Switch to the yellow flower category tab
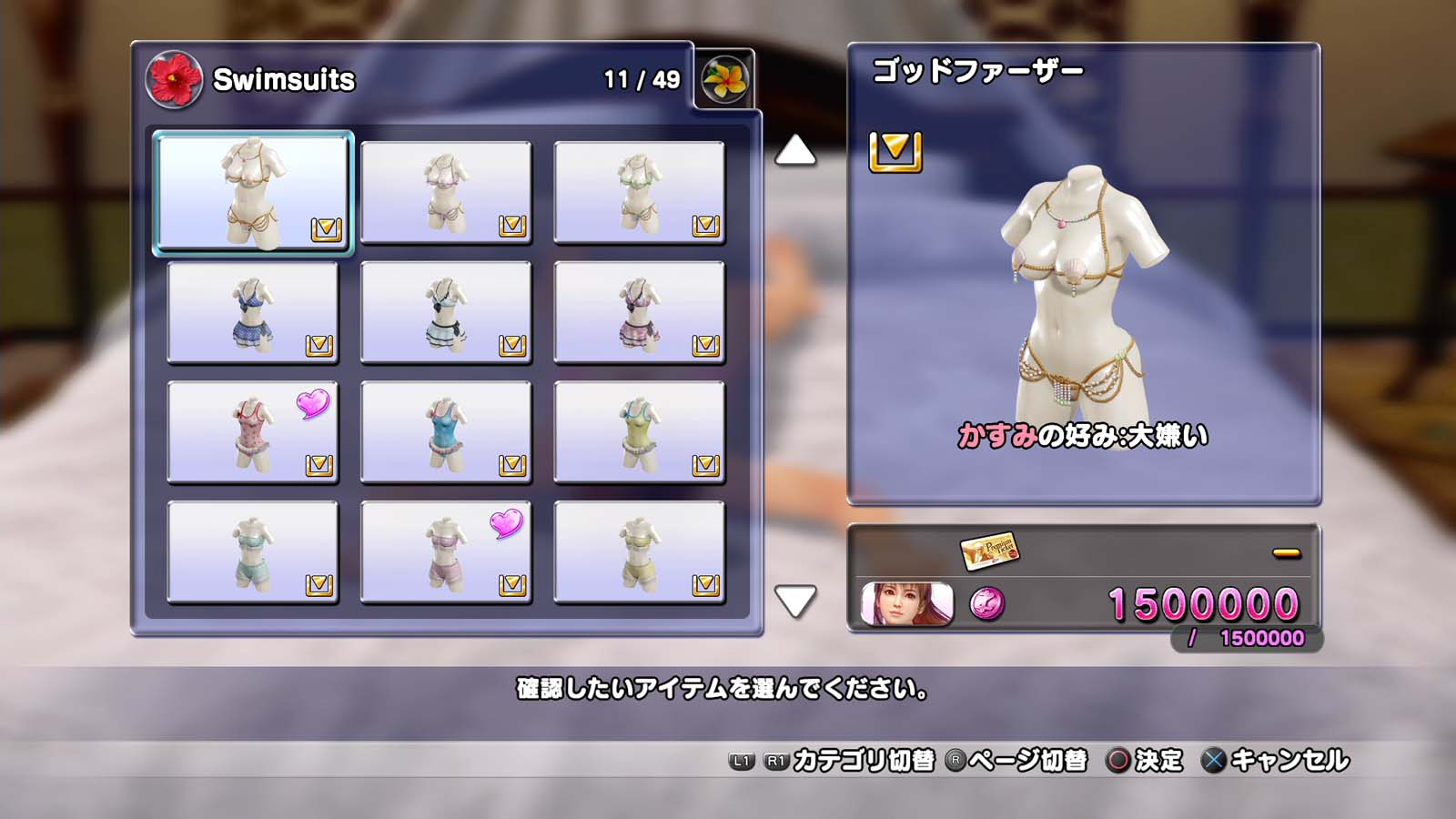 (724, 79)
